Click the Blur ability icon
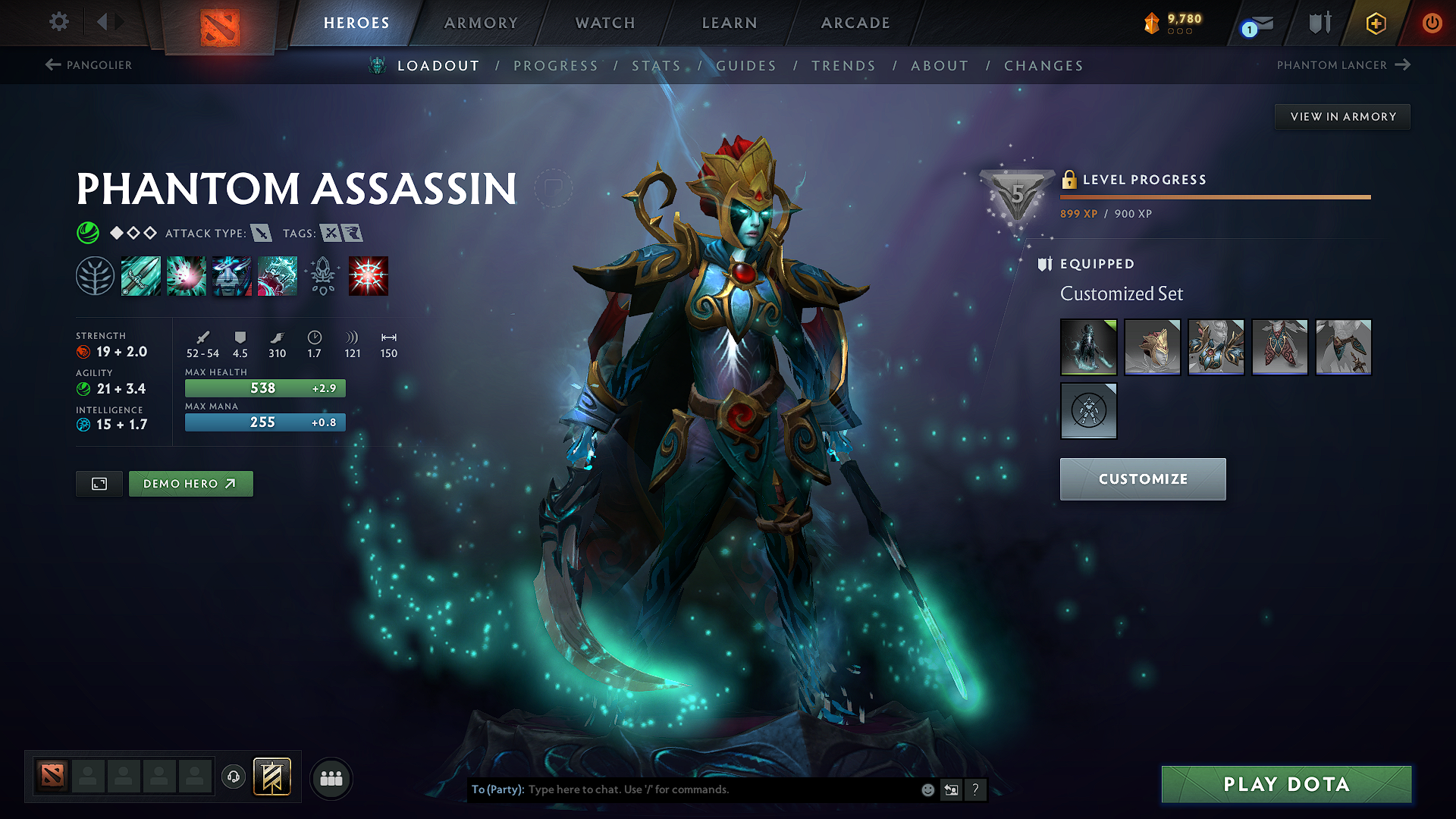 [x=232, y=276]
